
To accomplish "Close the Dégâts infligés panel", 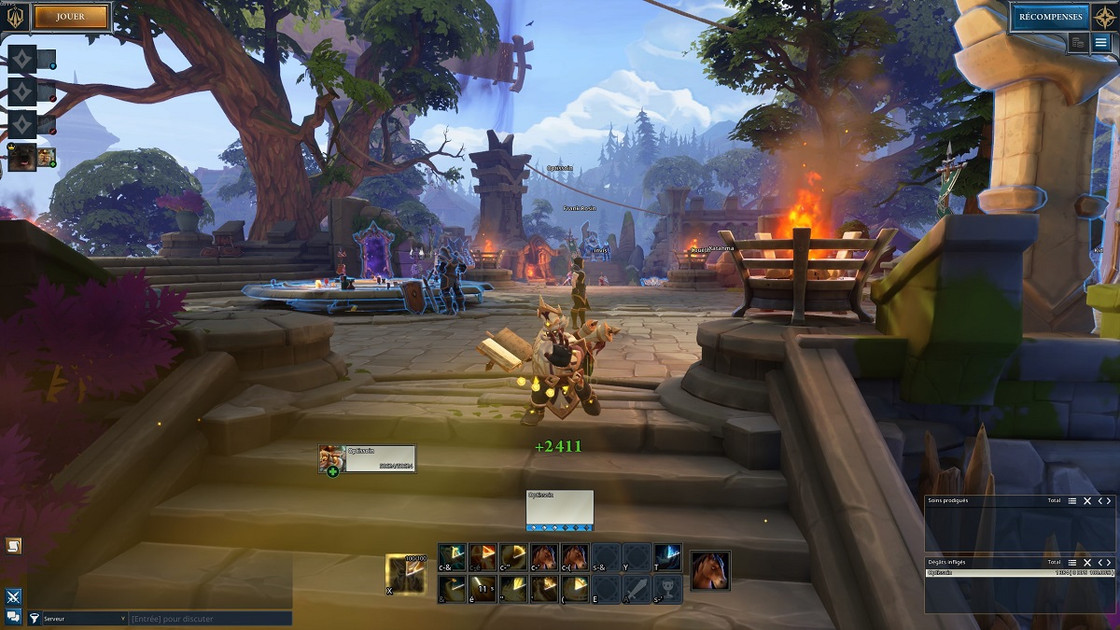I will click(x=1088, y=563).
